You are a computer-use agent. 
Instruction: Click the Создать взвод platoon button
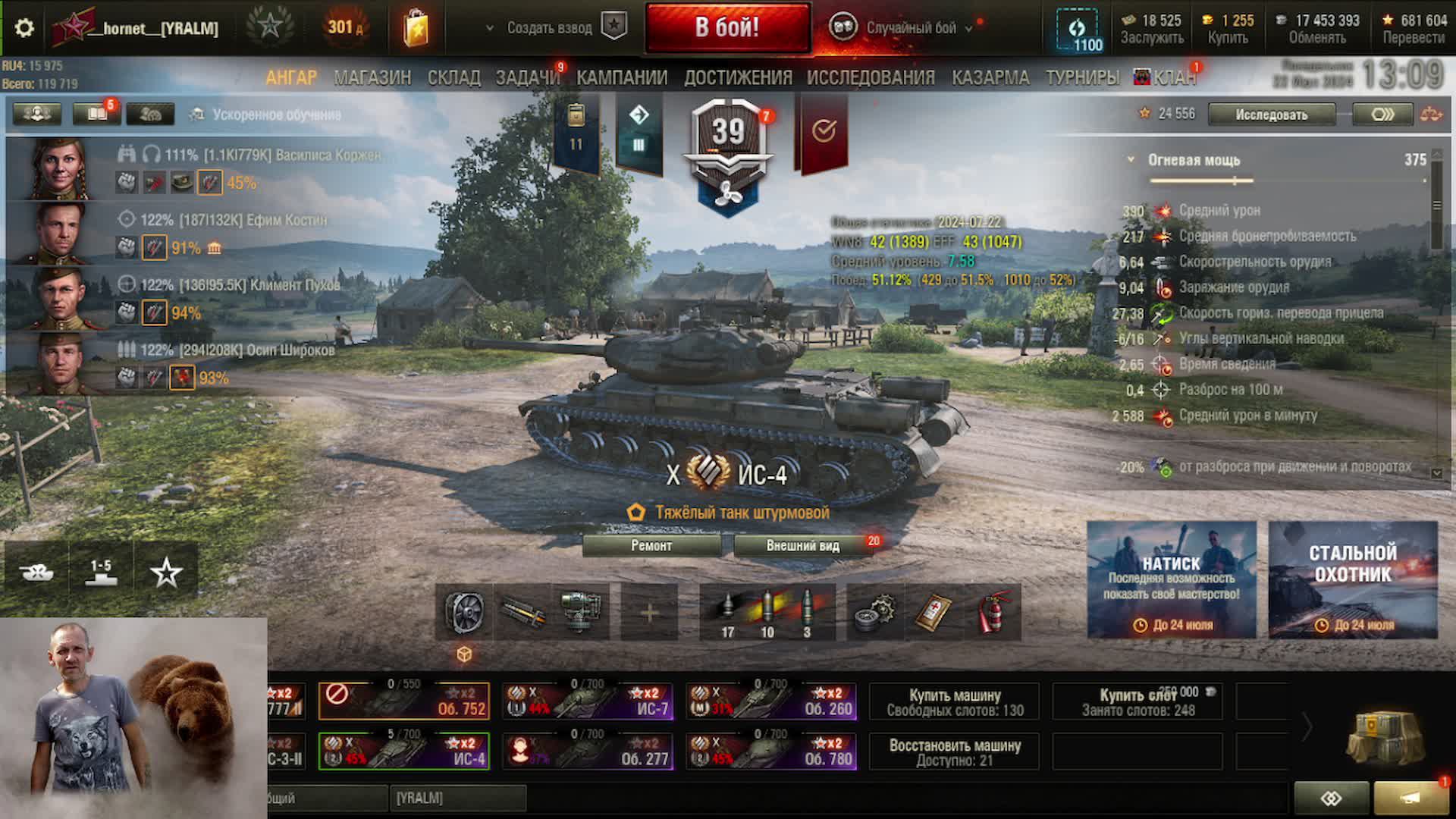point(549,28)
